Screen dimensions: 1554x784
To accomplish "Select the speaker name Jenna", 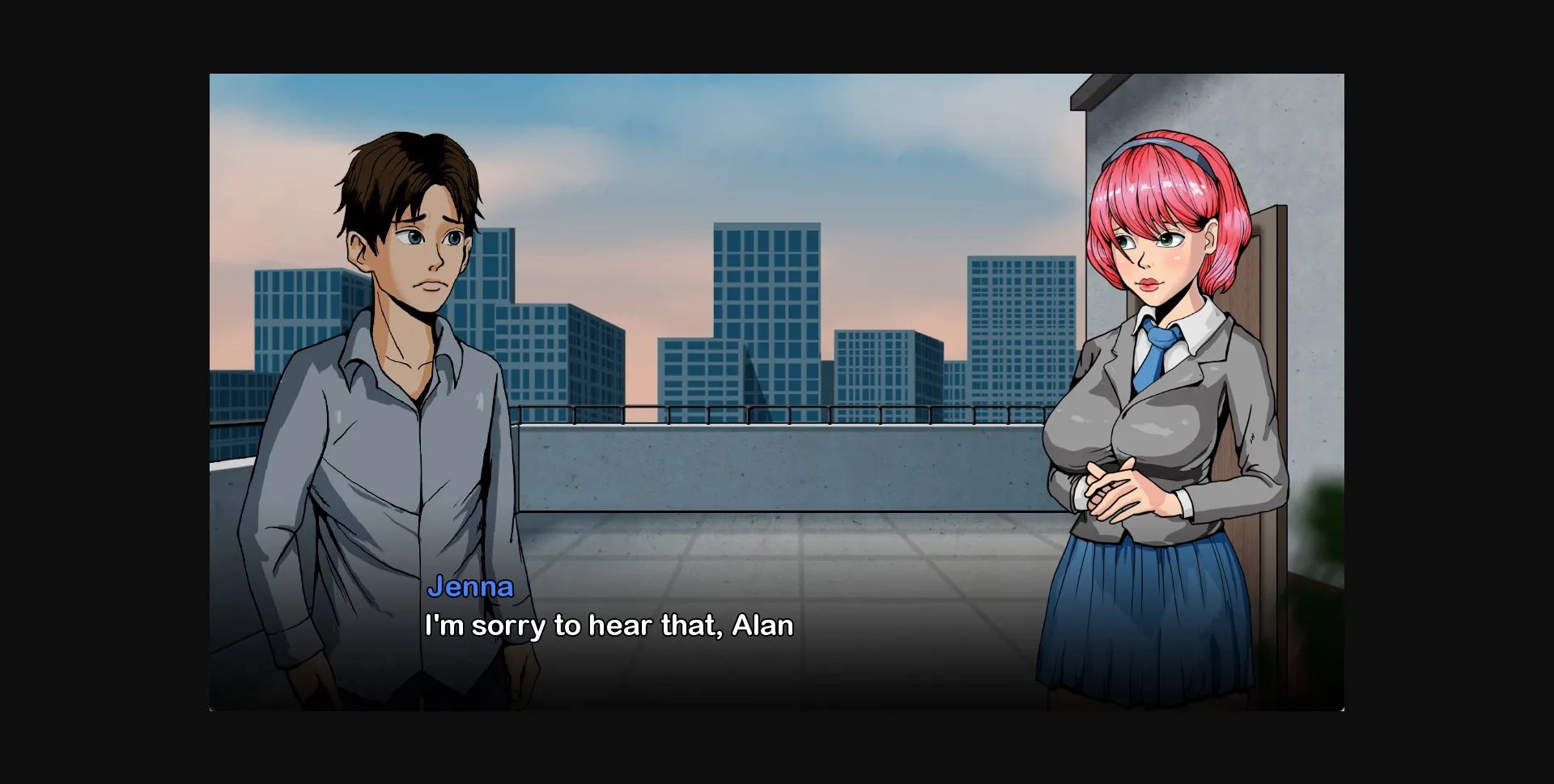I will 470,587.
